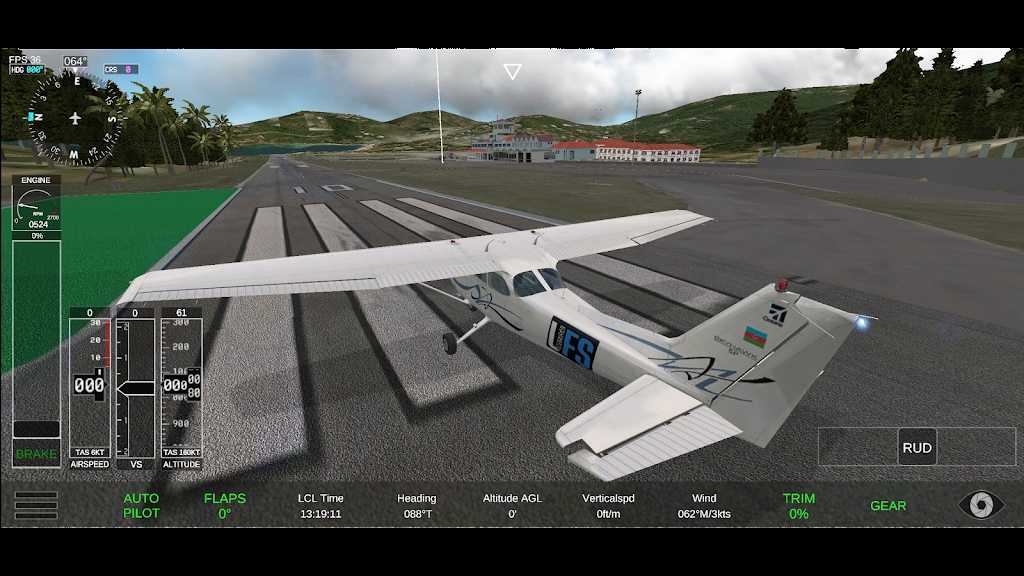Select the HDG heading box
This screenshot has width=1024, height=576.
pyautogui.click(x=27, y=70)
